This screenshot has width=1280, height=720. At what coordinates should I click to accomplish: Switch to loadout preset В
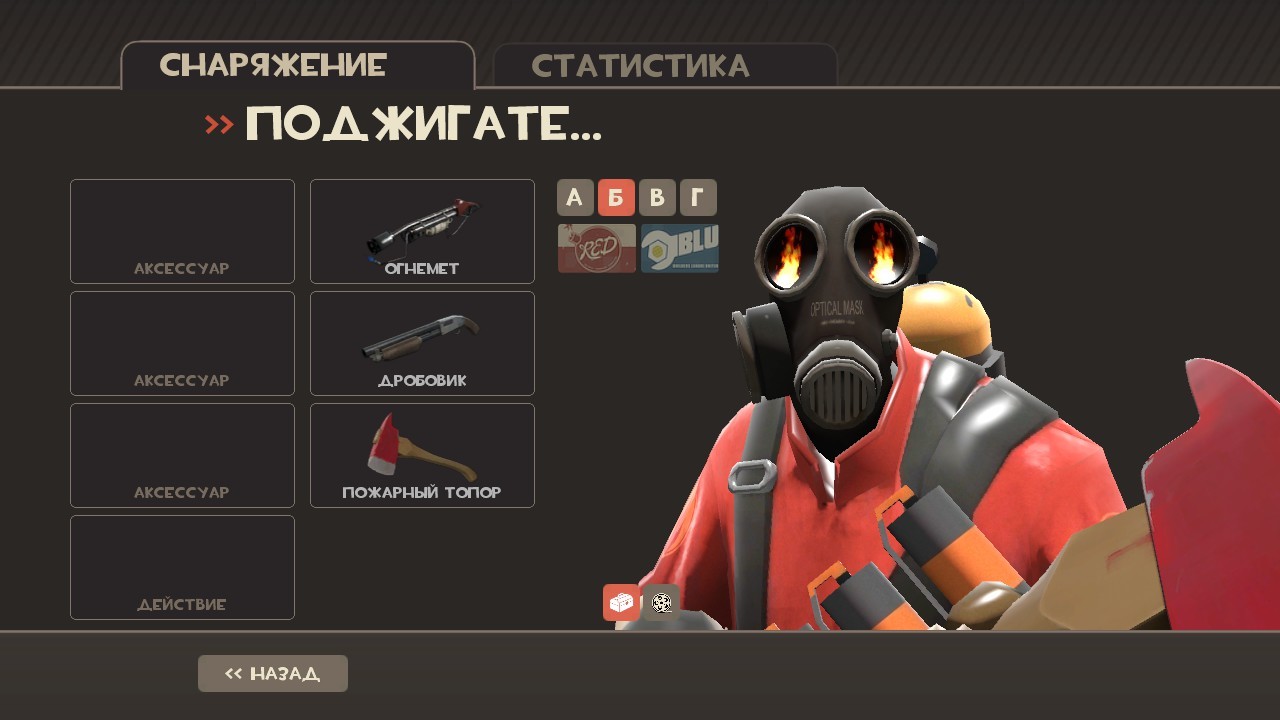657,197
